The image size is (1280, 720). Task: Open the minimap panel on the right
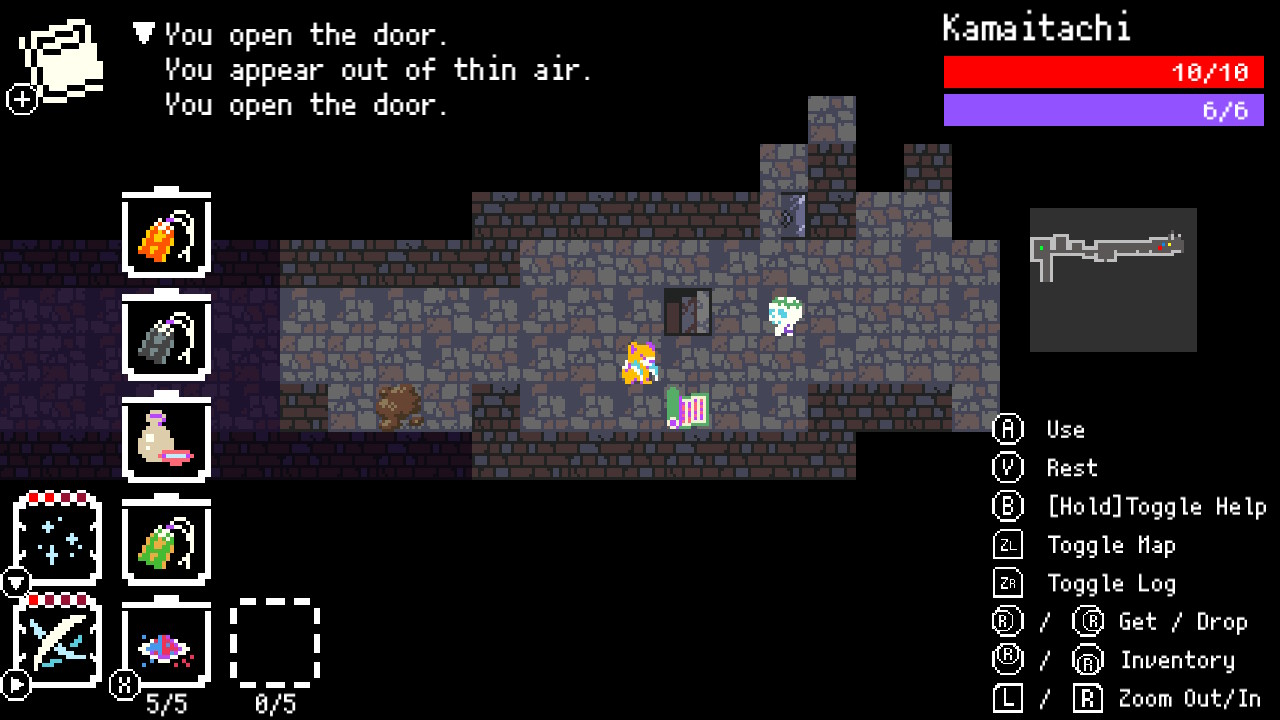(1113, 280)
